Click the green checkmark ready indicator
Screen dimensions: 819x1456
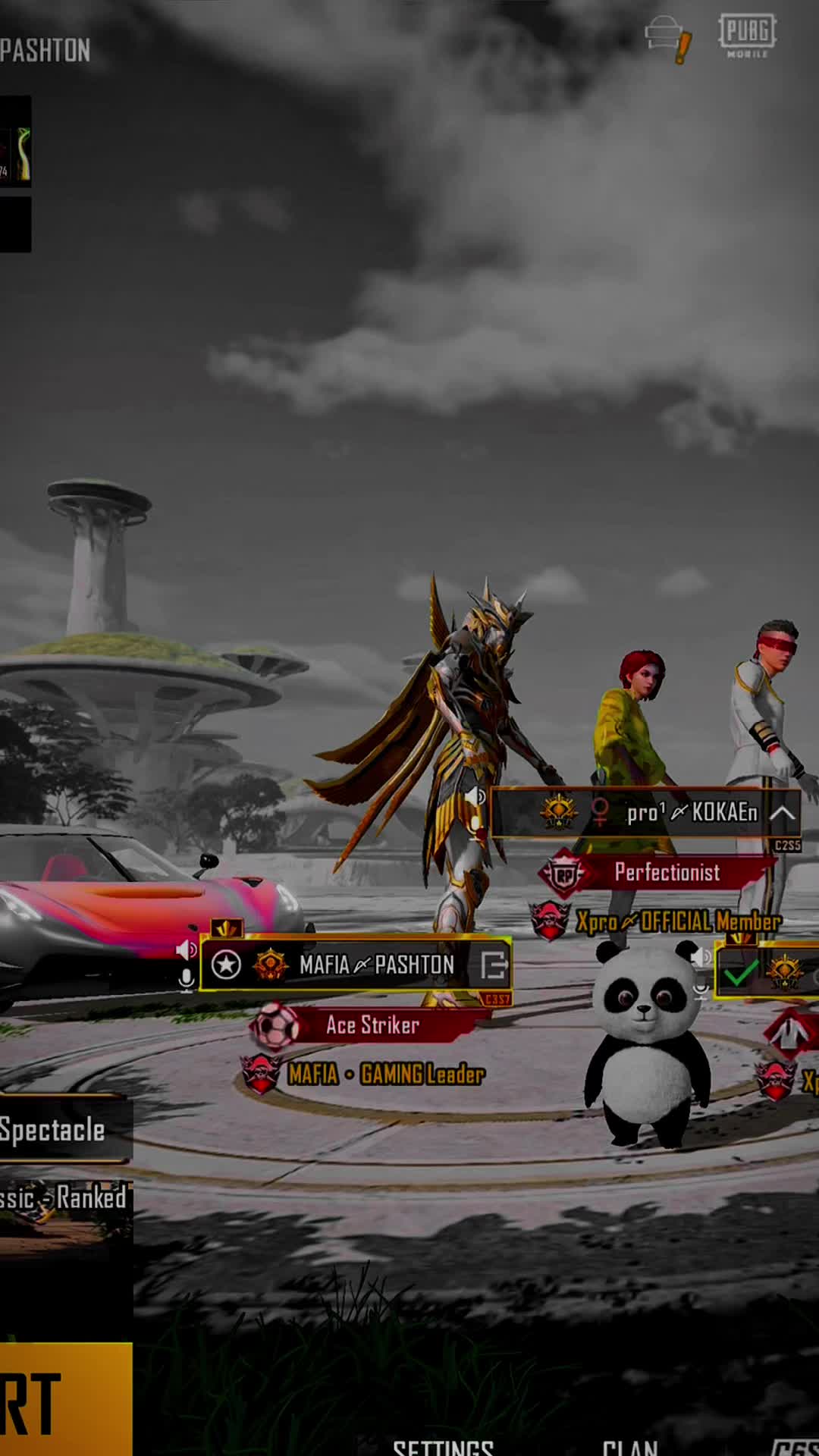[x=740, y=972]
